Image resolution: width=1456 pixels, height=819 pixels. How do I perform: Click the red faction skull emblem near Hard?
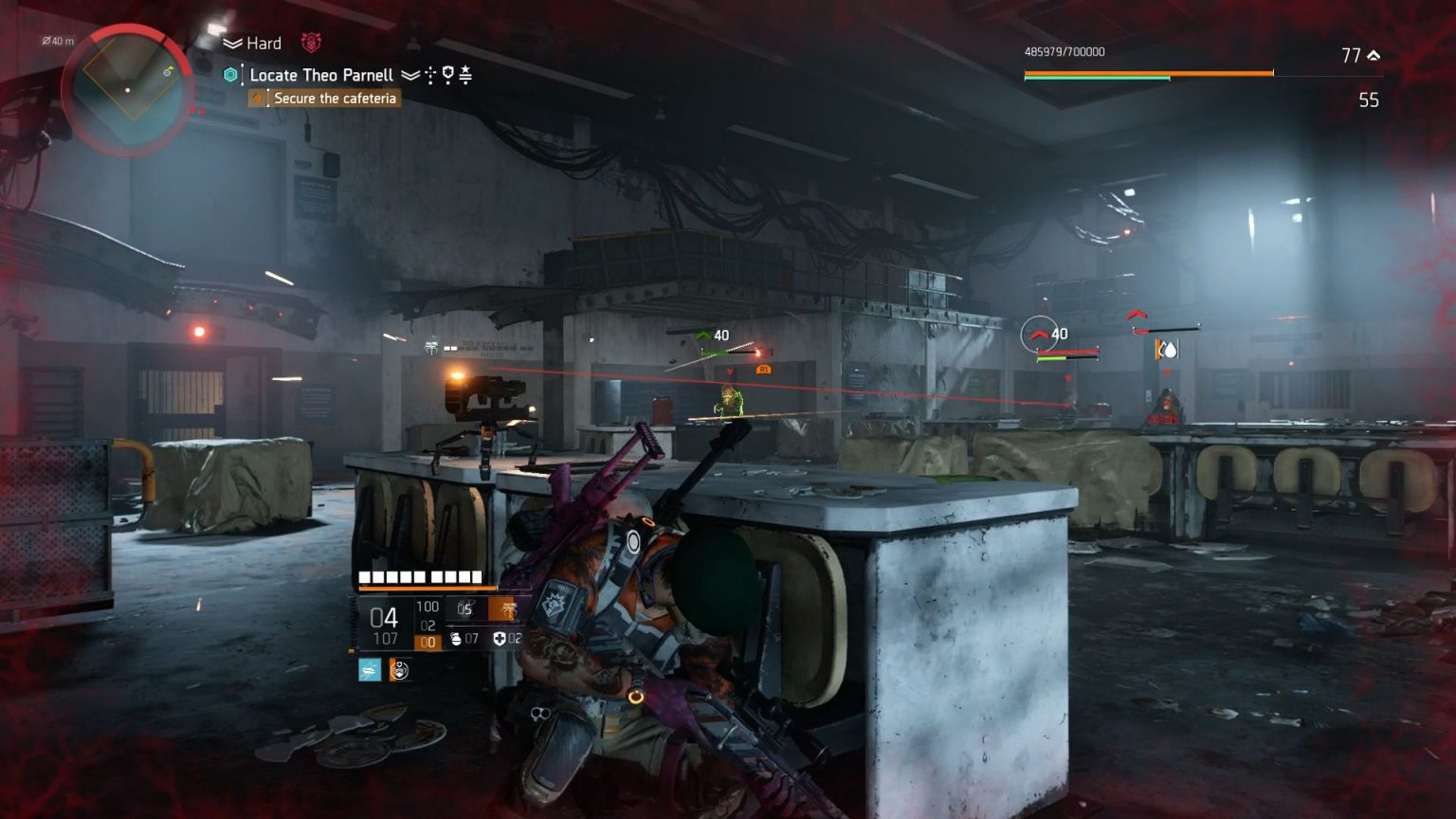tap(311, 44)
